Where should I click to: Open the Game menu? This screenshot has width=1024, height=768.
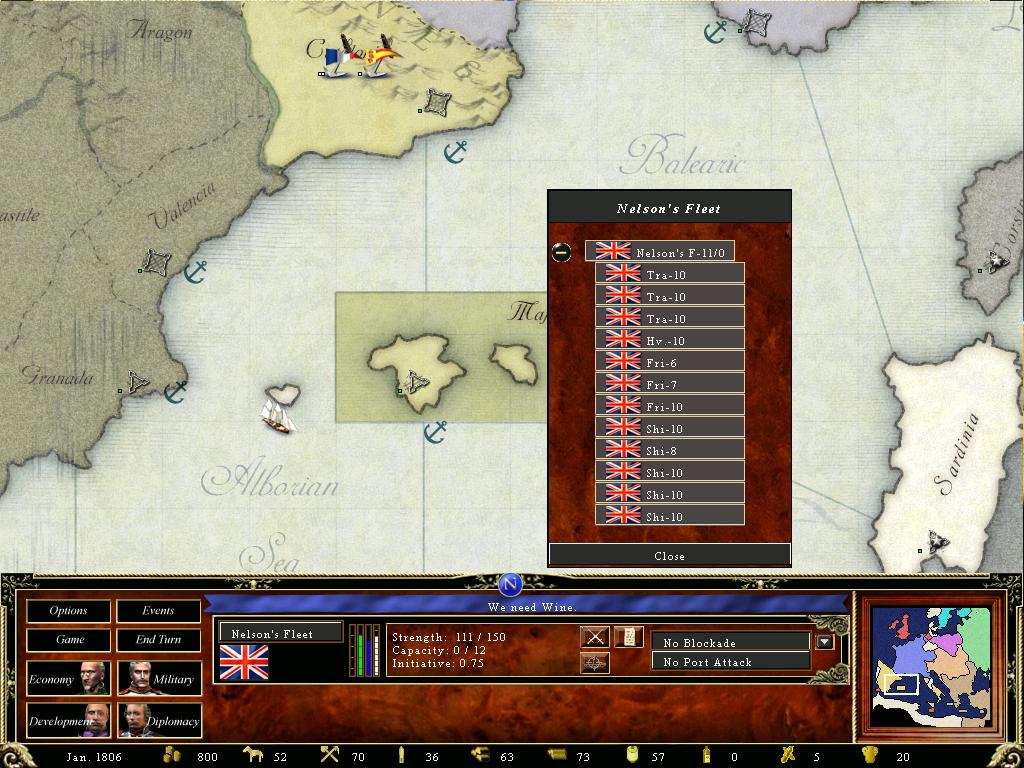(x=68, y=639)
